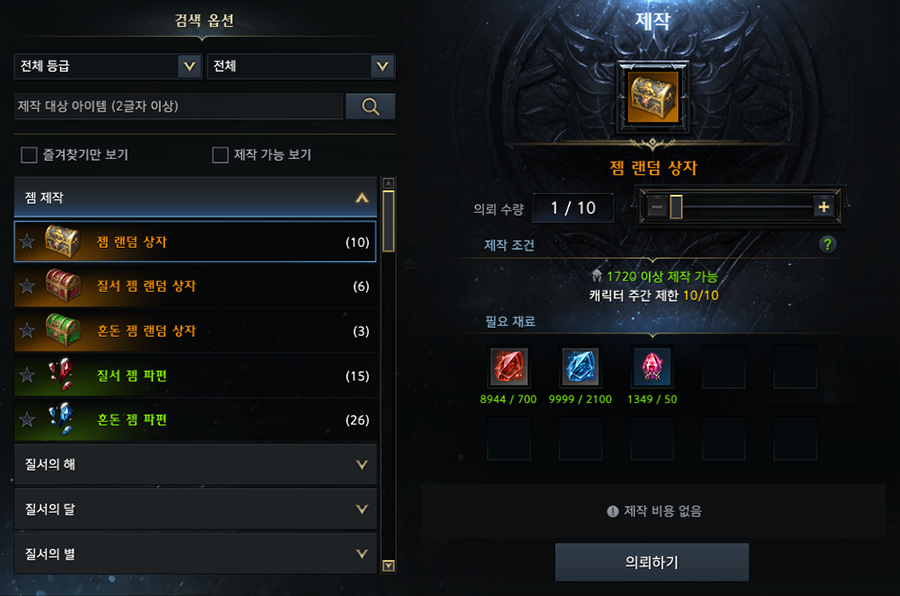The height and width of the screenshot is (596, 900).
Task: Choose the 혼돈 젬 파편 recipe
Action: (196, 420)
